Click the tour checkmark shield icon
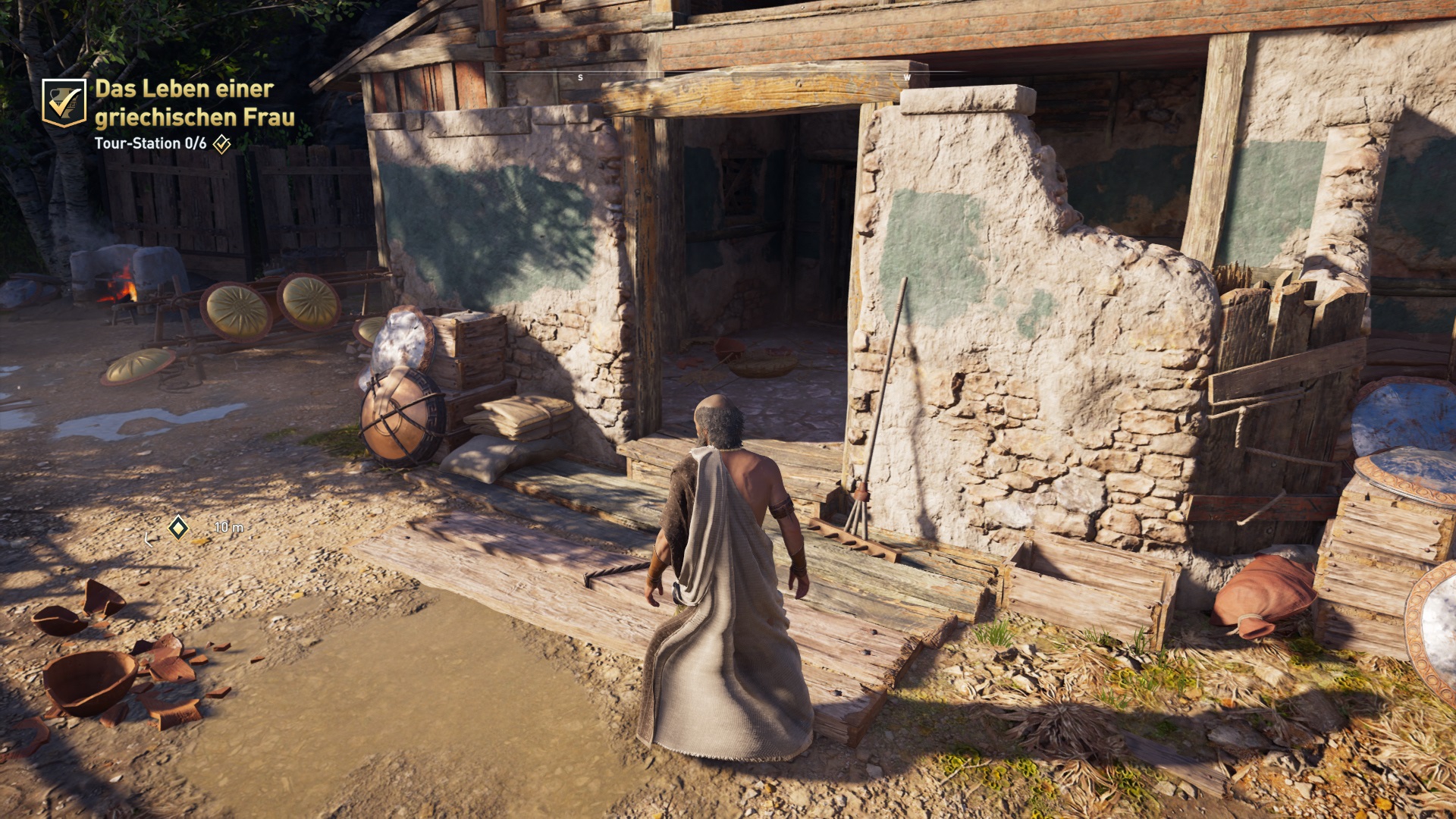This screenshot has height=819, width=1456. click(64, 102)
